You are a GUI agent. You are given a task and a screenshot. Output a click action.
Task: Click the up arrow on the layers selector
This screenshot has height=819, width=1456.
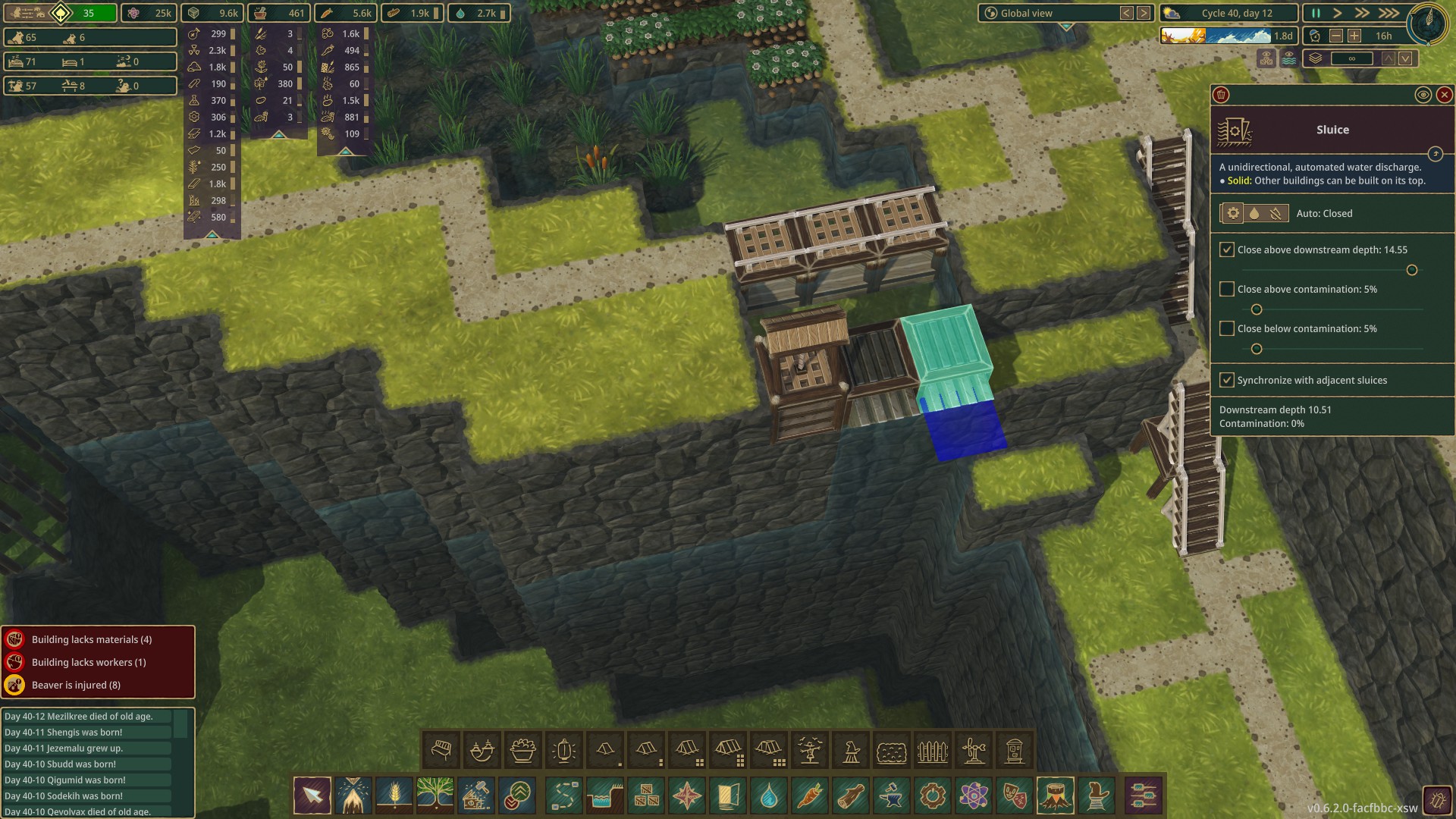[x=1389, y=58]
